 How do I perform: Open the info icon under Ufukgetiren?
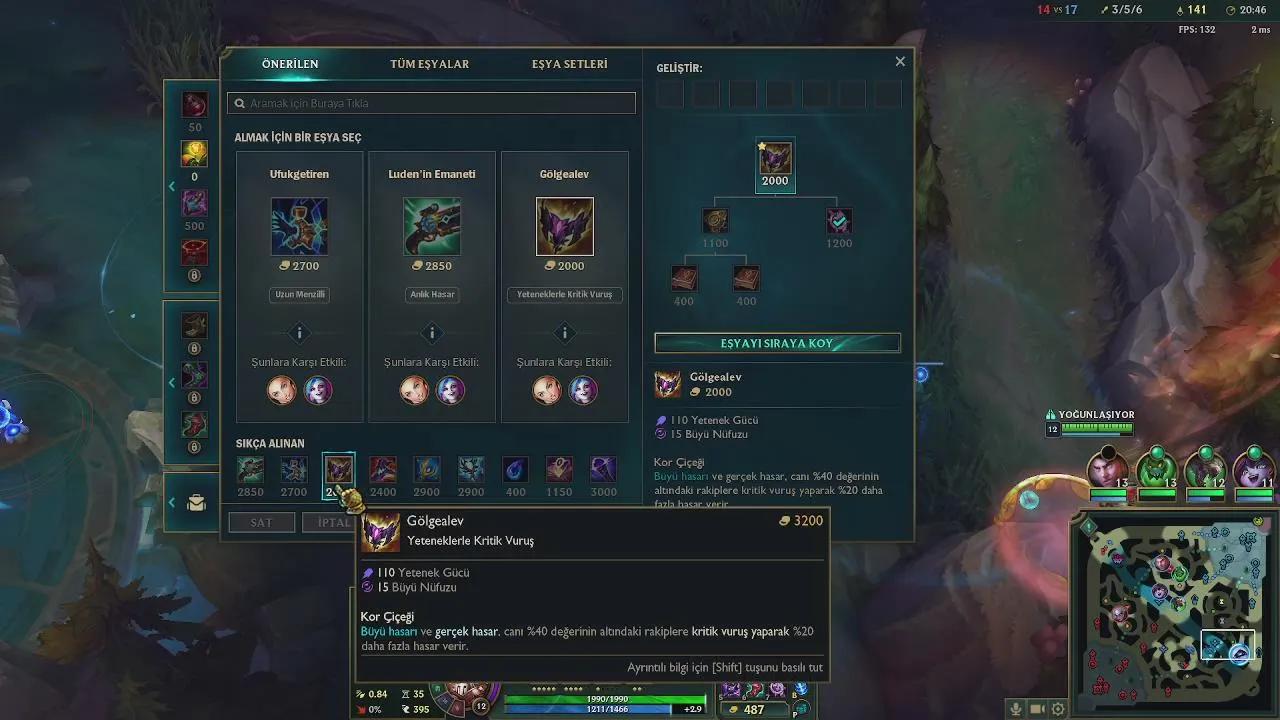298,333
